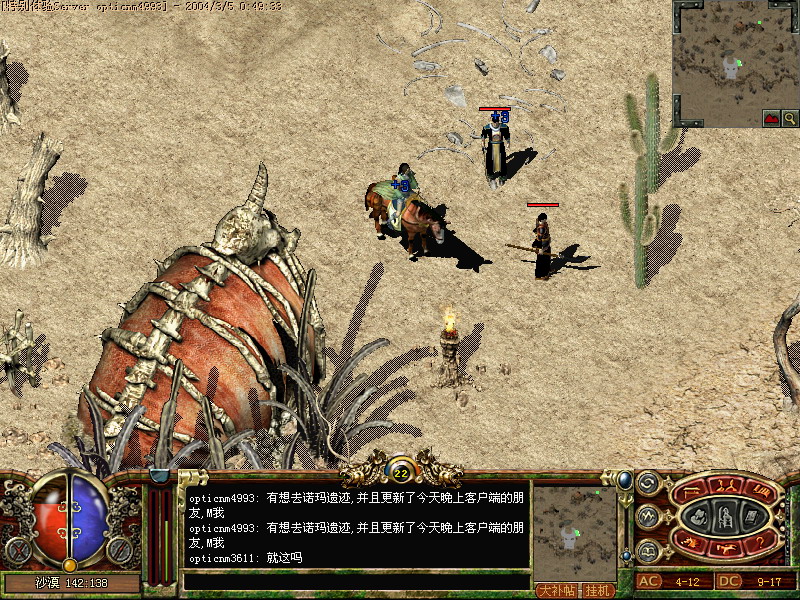Toggle the 挂机 auto-play button

pos(598,590)
